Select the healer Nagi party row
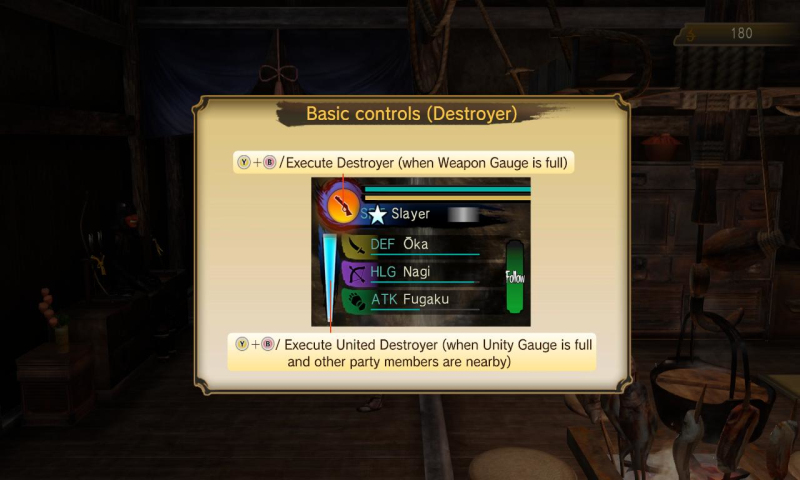This screenshot has width=800, height=480. pyautogui.click(x=420, y=272)
